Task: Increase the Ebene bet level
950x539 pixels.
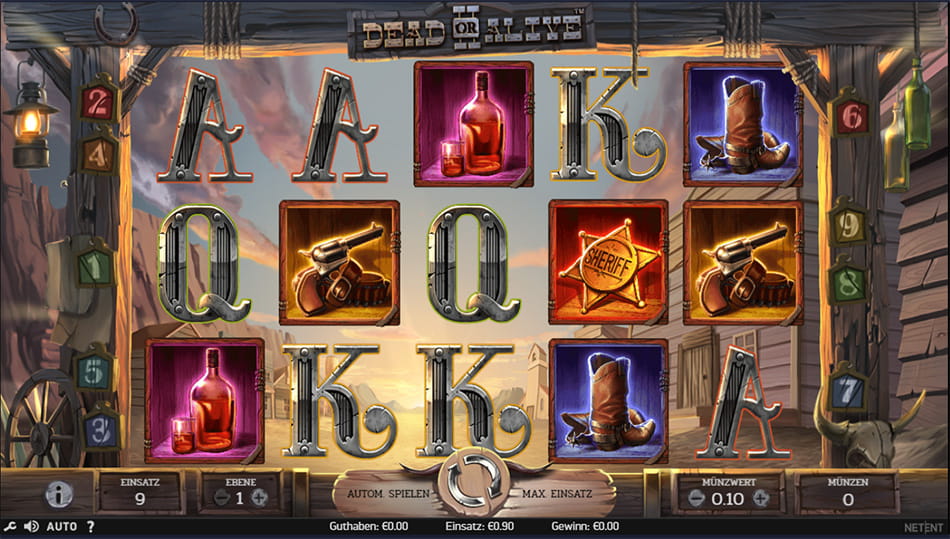Action: (x=260, y=498)
